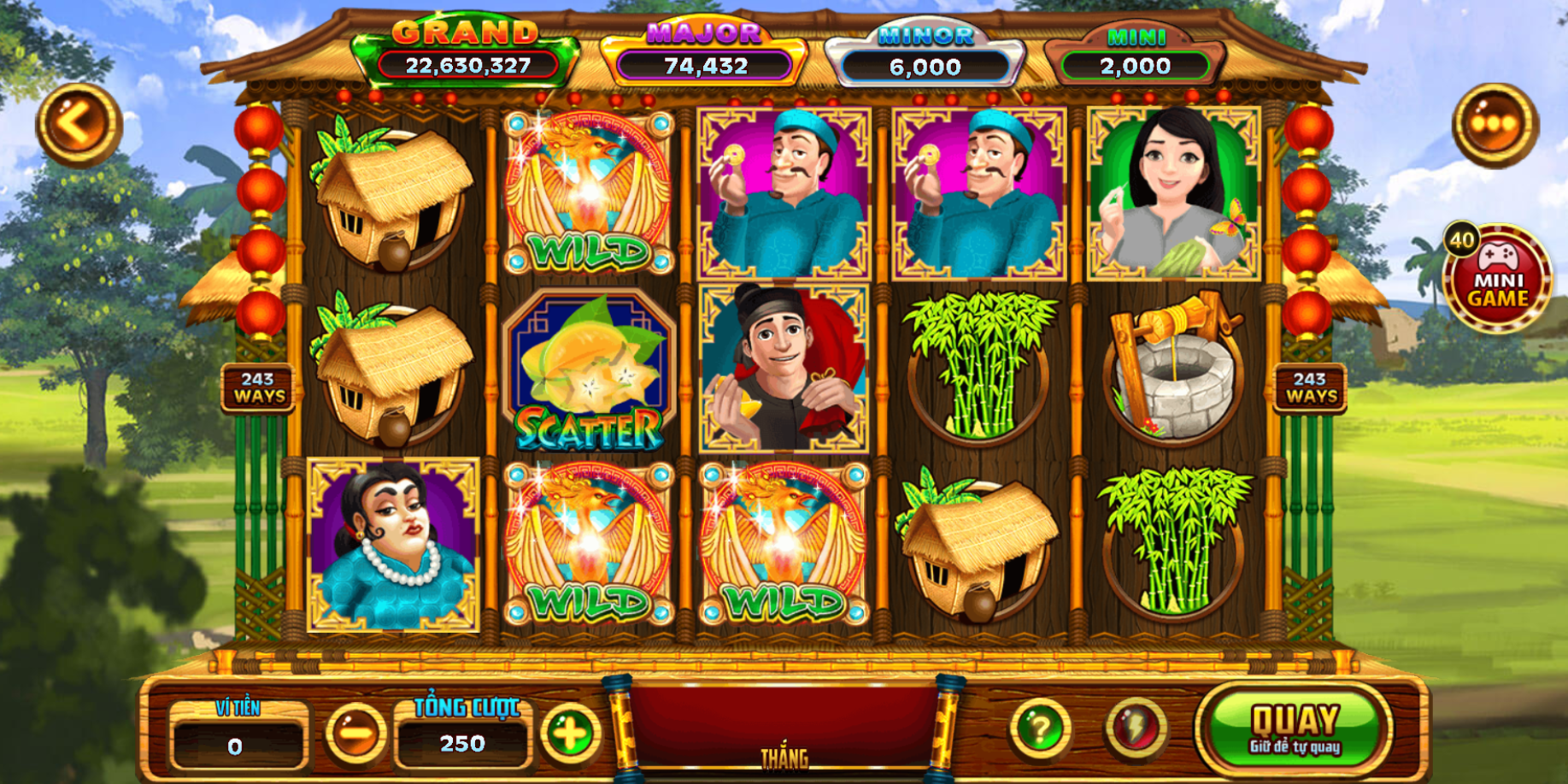Click the WILD phoenix symbol on reel two
1568x784 pixels.
click(x=586, y=197)
